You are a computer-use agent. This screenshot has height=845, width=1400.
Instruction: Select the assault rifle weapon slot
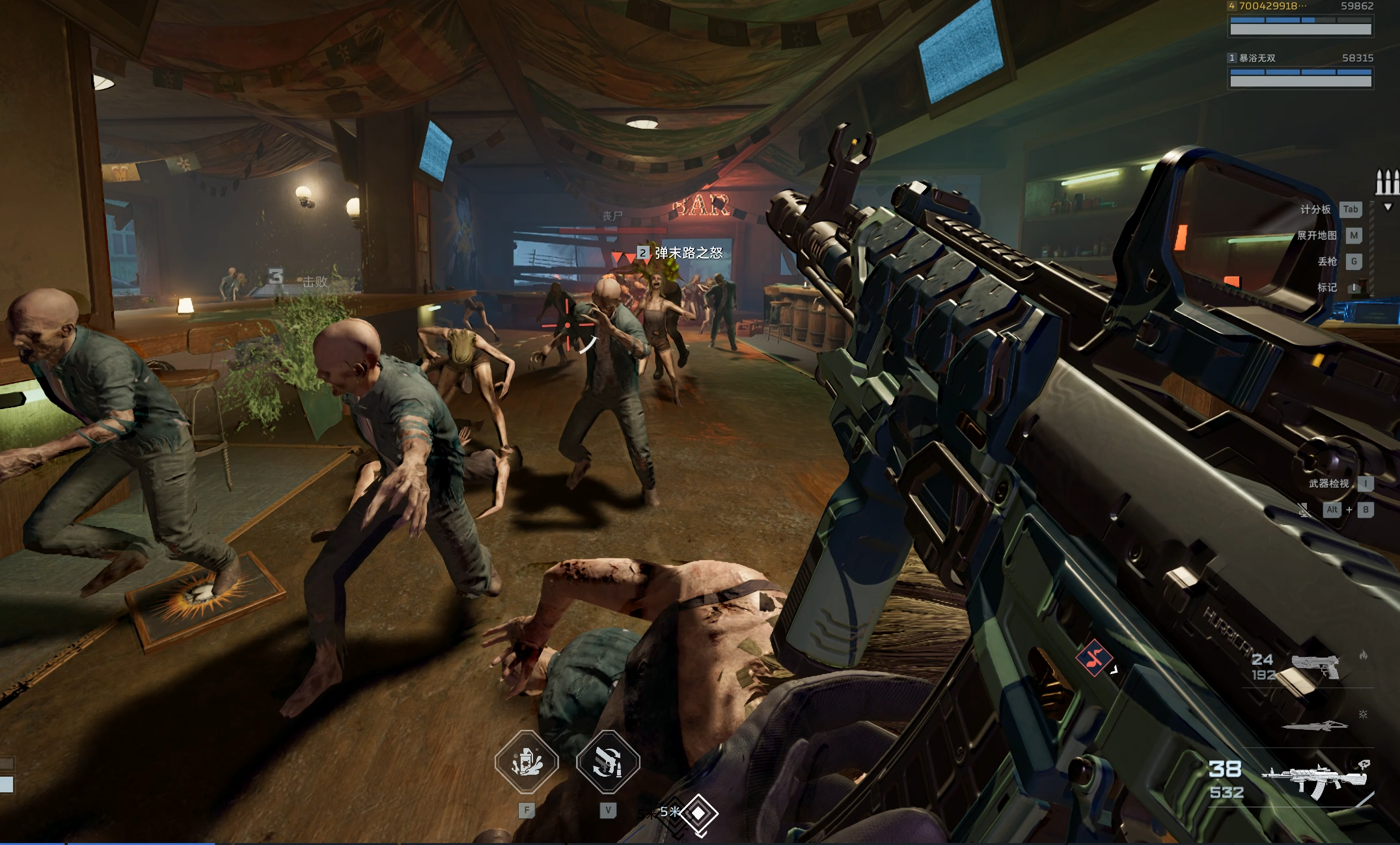tap(1313, 779)
